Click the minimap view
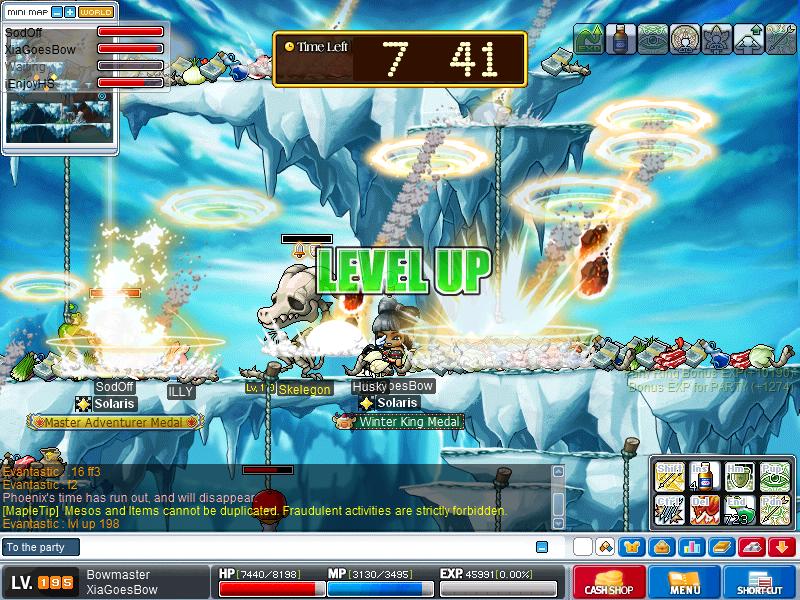Image resolution: width=800 pixels, height=600 pixels. coord(58,118)
